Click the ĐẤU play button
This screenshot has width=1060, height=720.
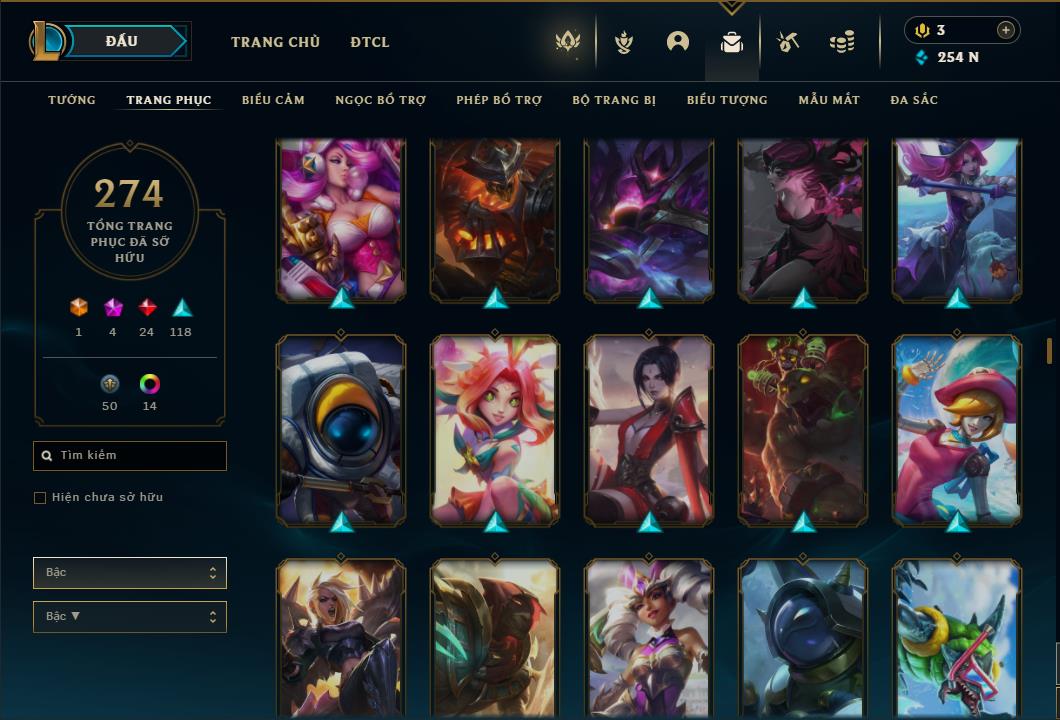coord(122,41)
